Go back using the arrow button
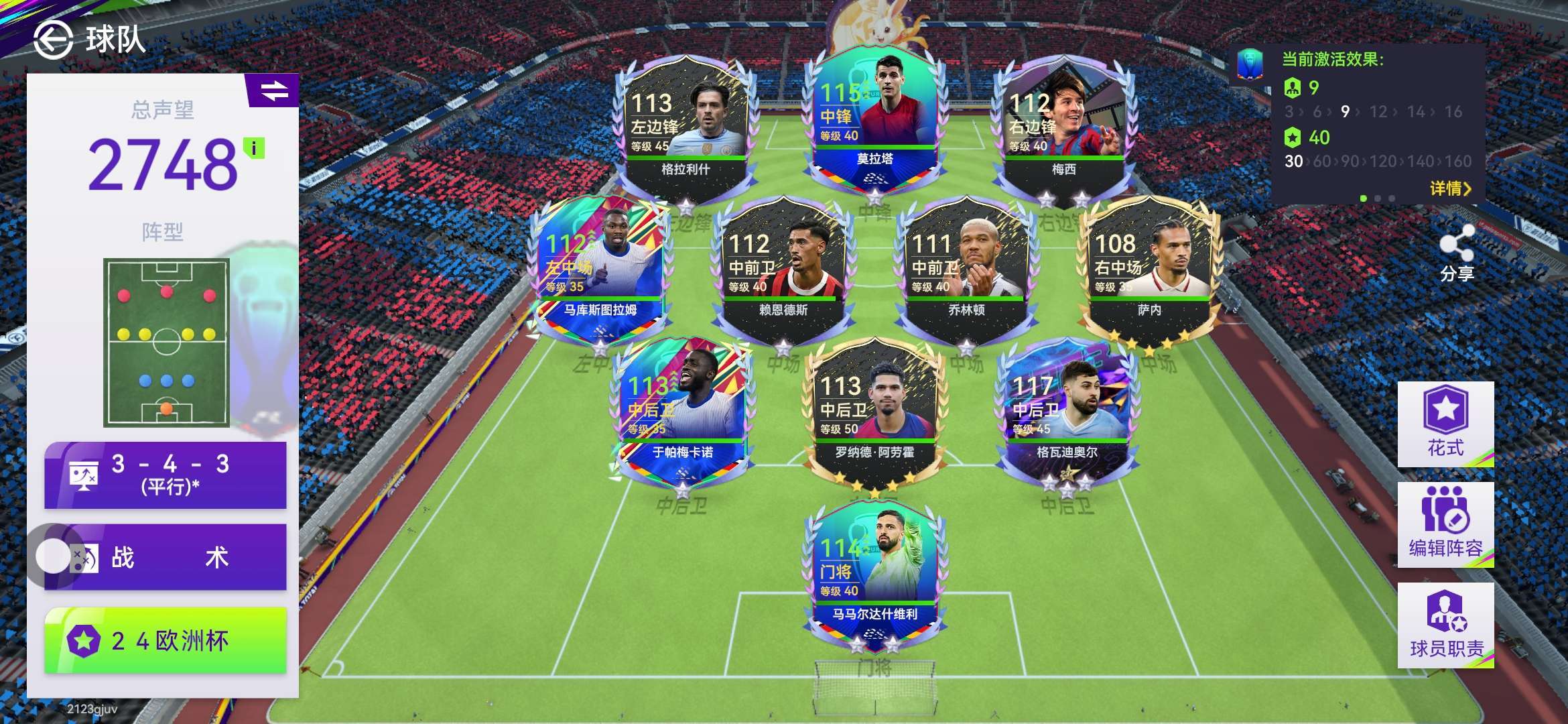Image resolution: width=1568 pixels, height=724 pixels. (x=53, y=40)
